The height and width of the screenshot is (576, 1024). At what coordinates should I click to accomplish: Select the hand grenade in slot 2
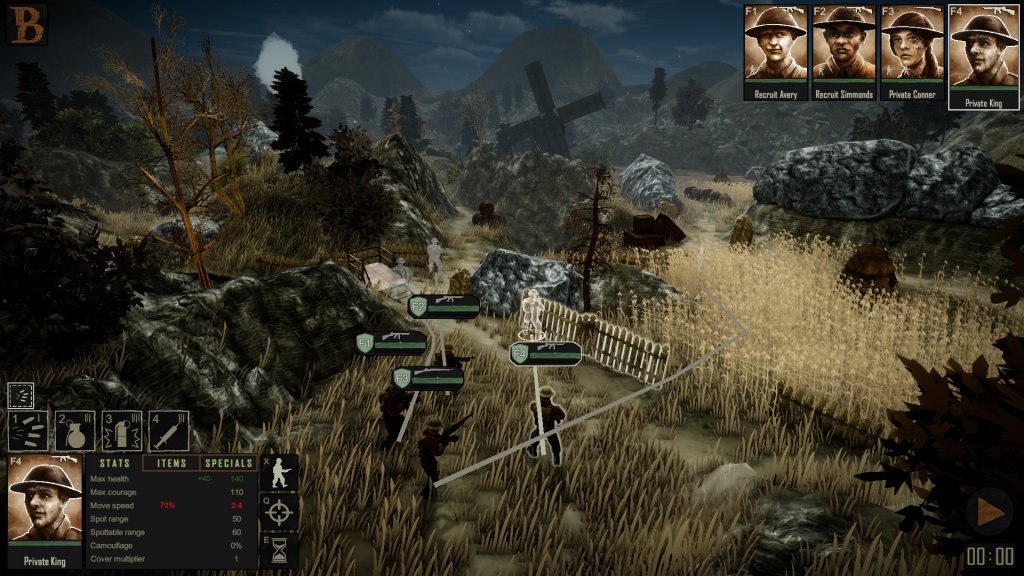(75, 431)
